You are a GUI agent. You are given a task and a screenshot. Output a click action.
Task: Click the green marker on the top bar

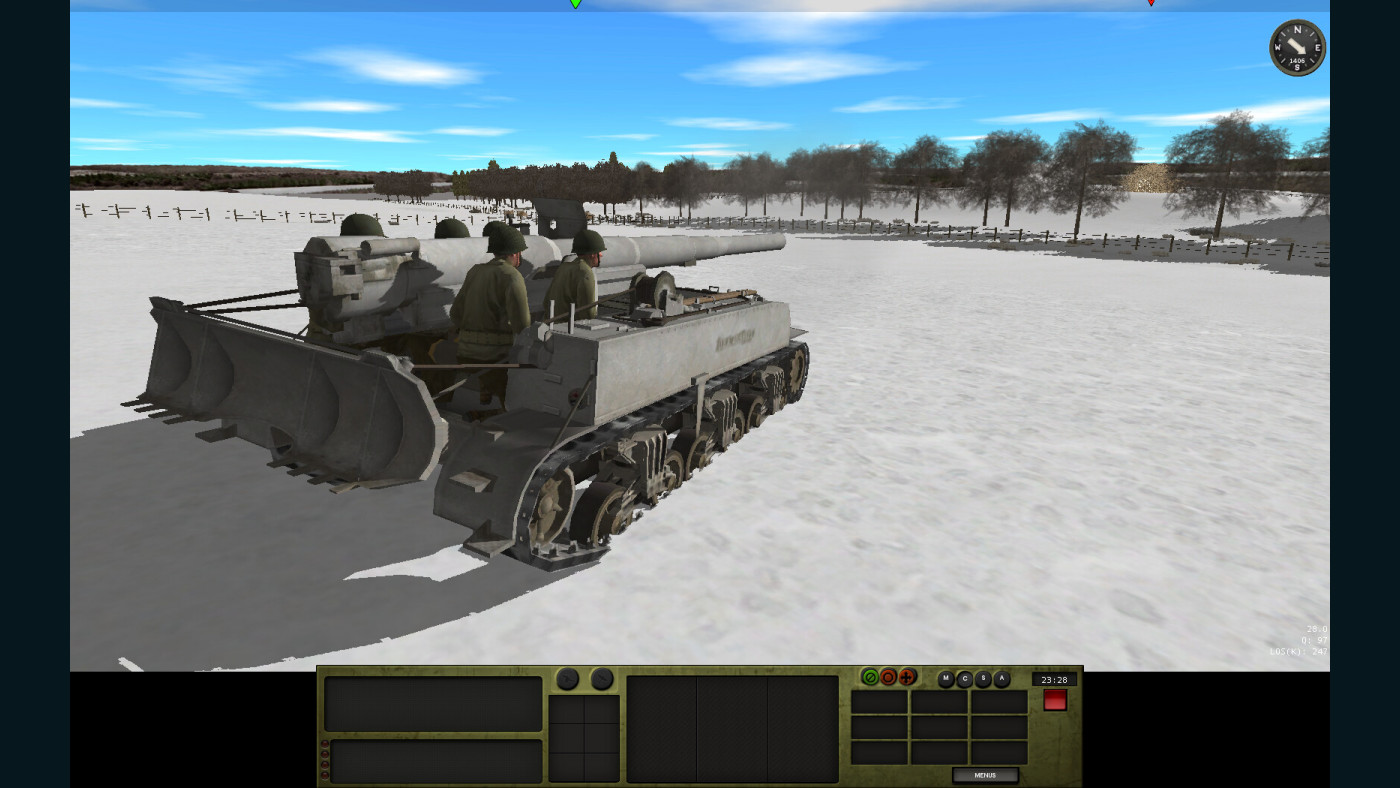pyautogui.click(x=575, y=4)
